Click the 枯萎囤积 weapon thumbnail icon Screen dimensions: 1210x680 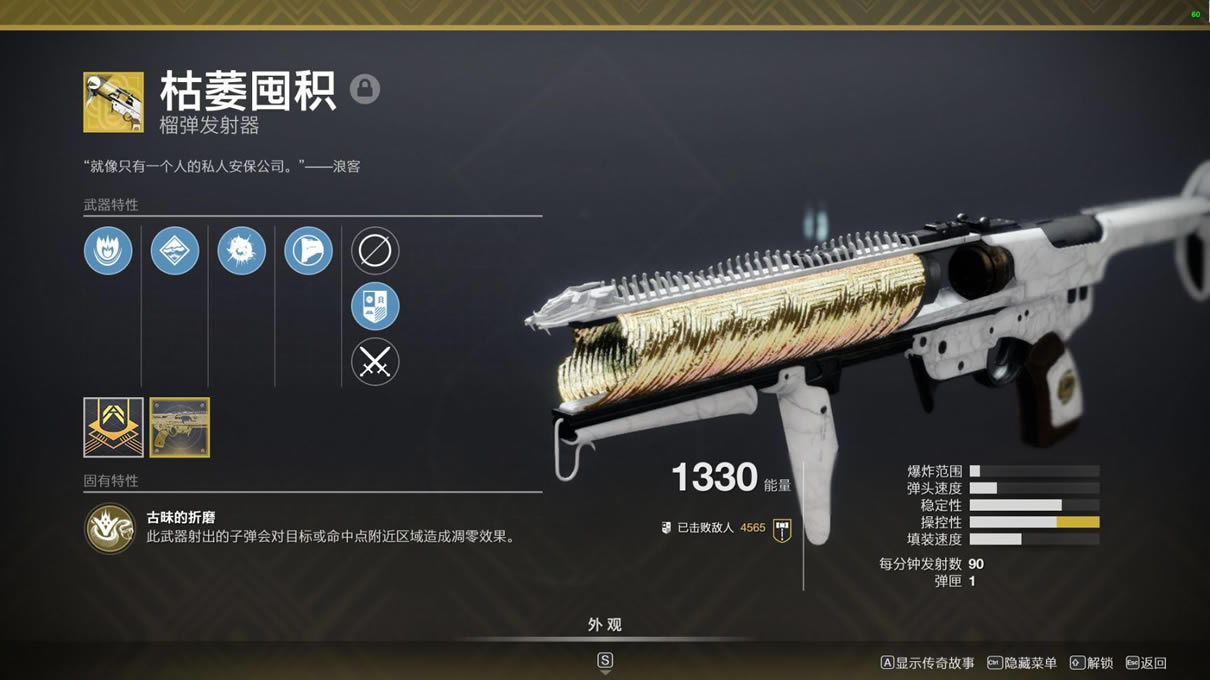[113, 102]
